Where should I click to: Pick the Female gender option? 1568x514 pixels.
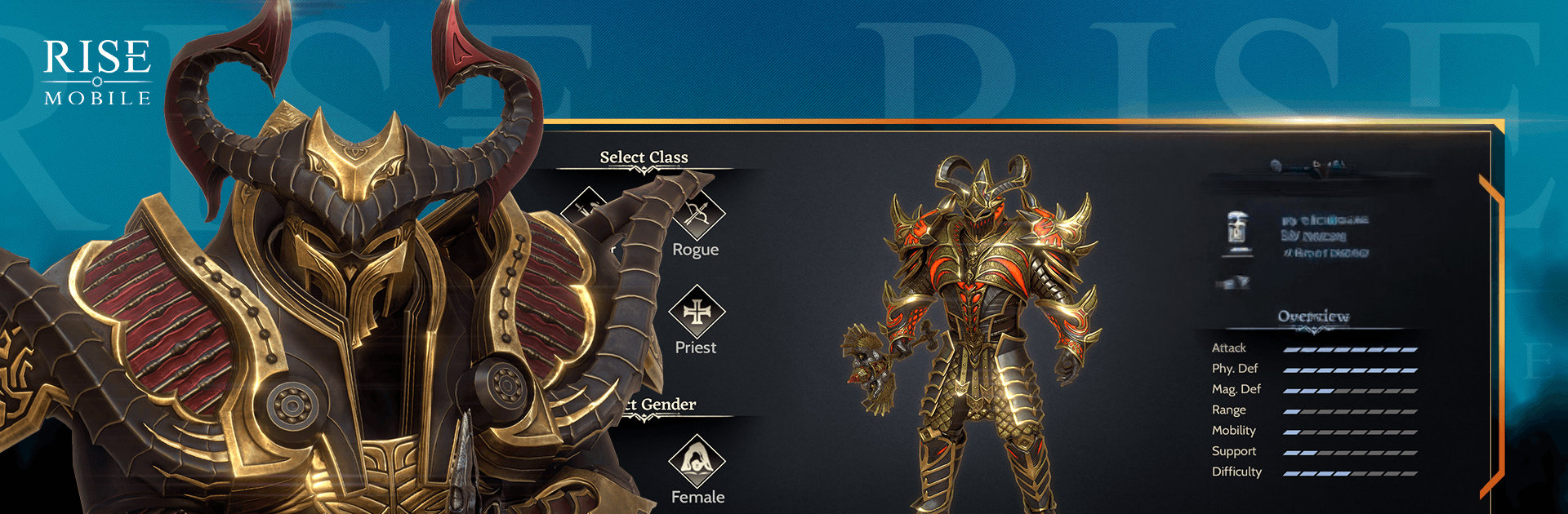pyautogui.click(x=697, y=461)
